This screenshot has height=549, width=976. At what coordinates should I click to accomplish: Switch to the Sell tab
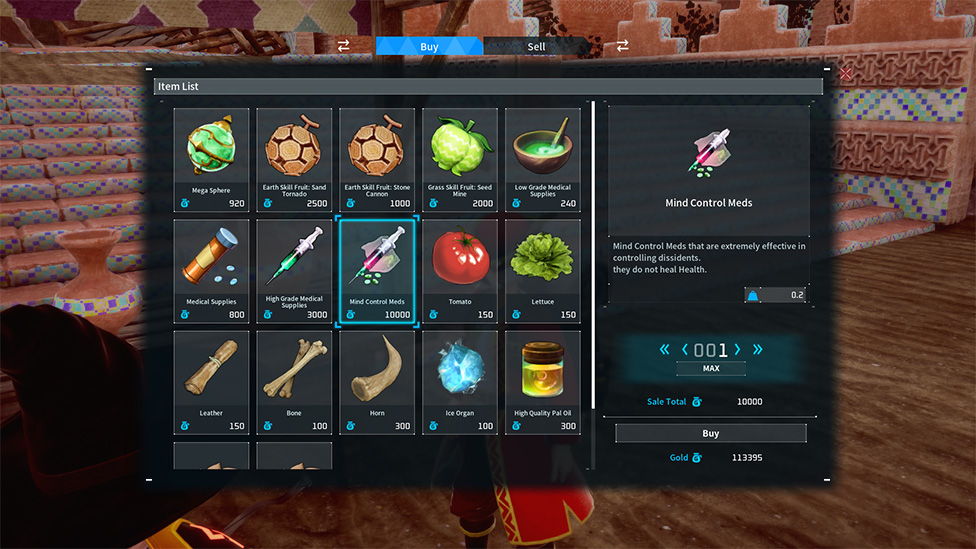536,47
